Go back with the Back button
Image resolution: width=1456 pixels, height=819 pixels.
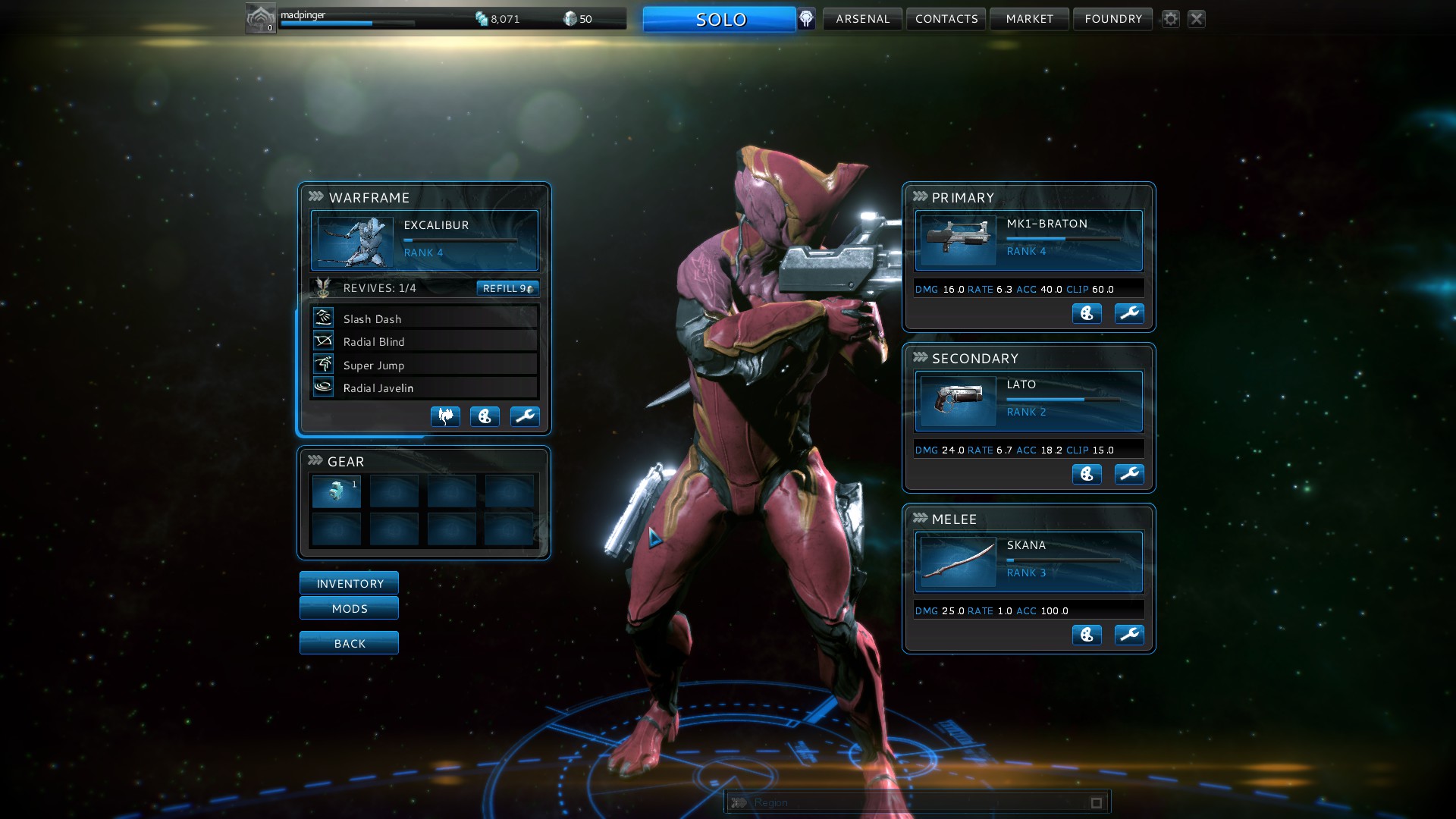[x=349, y=643]
